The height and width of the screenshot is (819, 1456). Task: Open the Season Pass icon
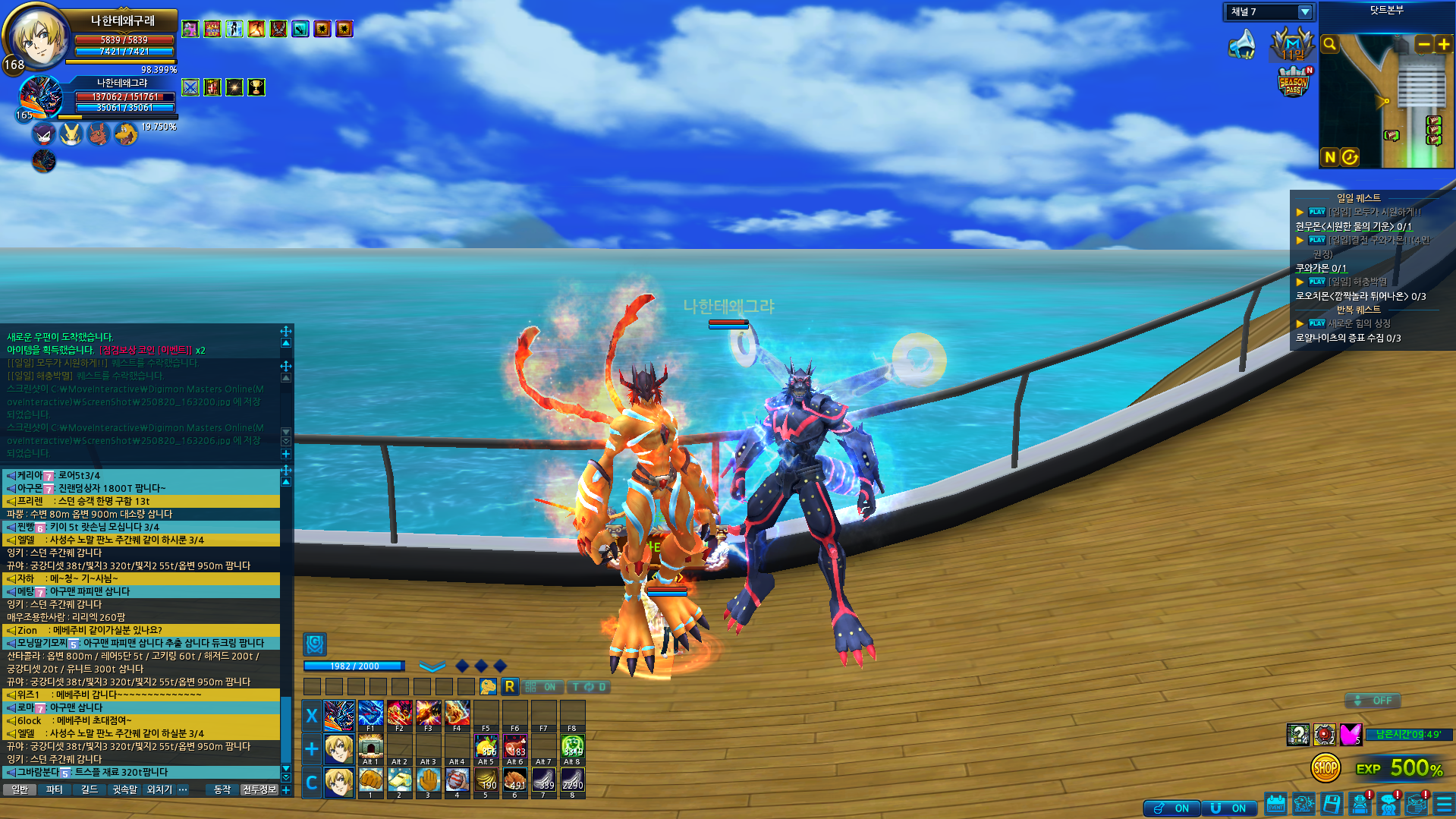(1294, 82)
